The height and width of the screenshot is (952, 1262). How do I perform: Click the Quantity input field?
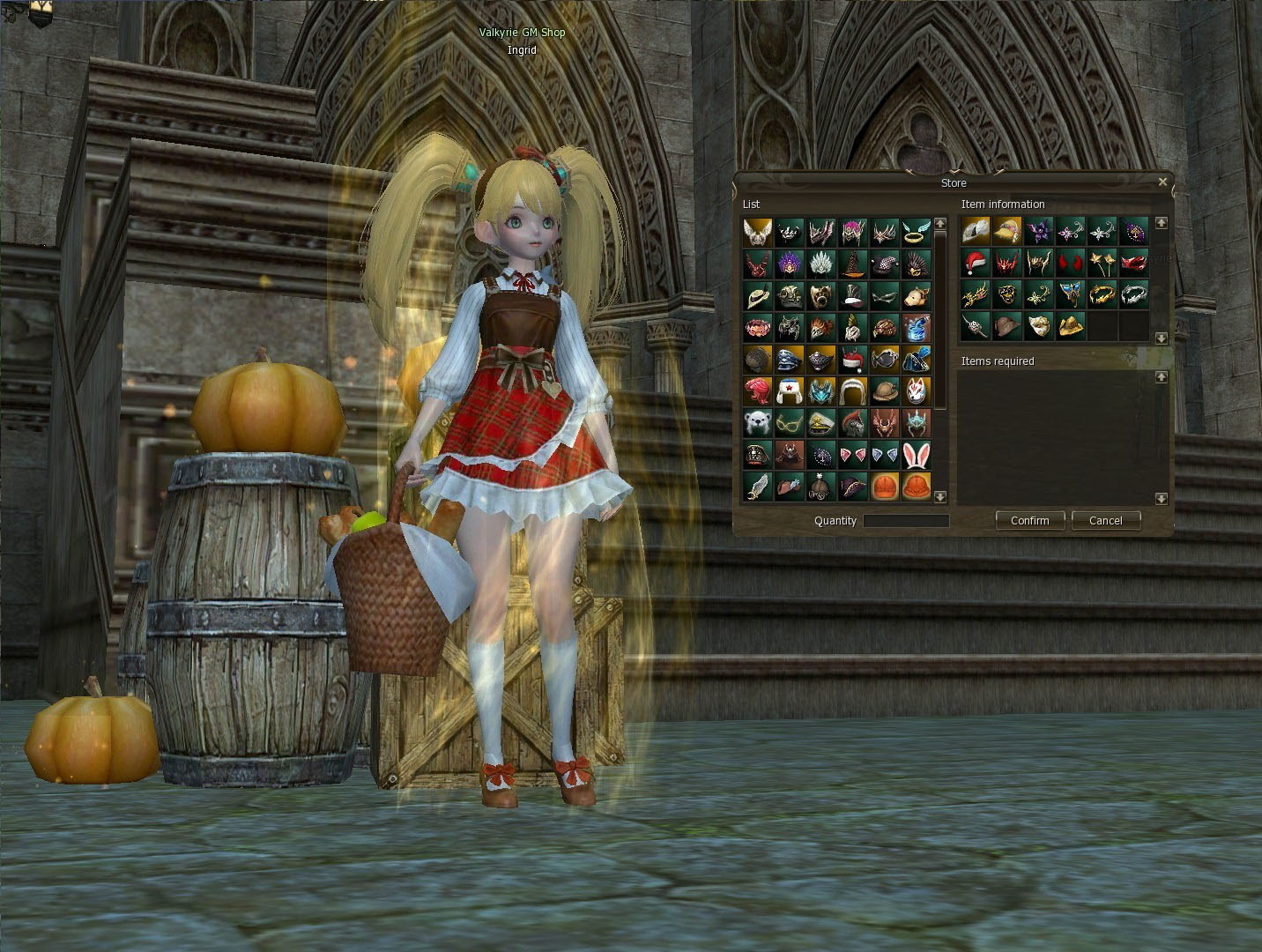pos(906,521)
